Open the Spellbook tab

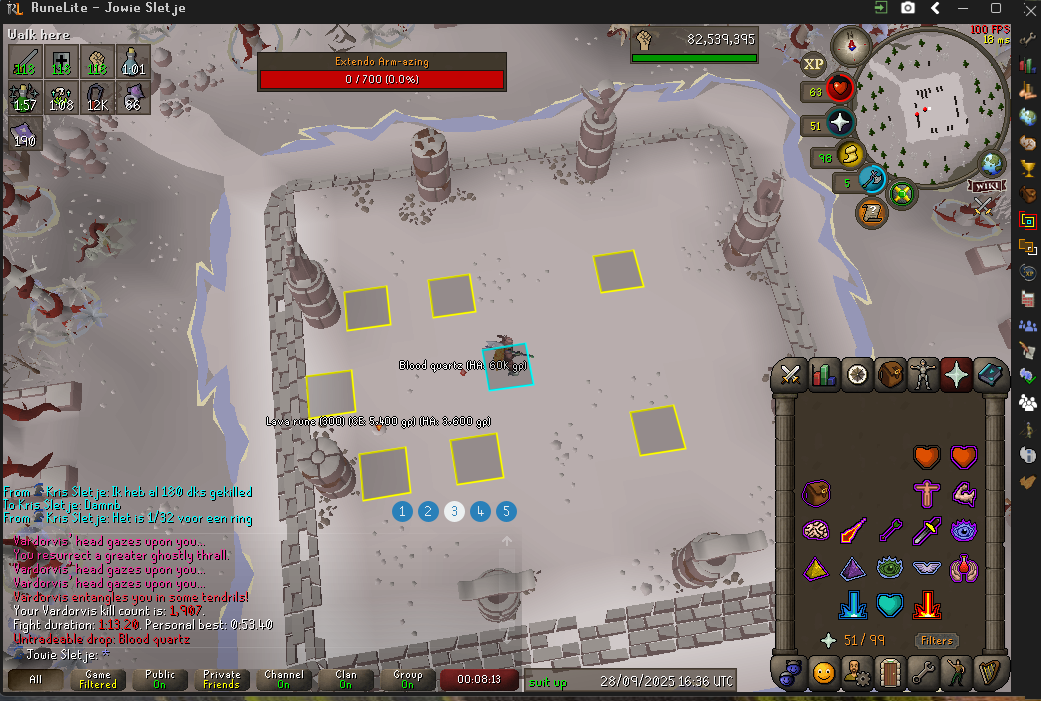pos(989,375)
